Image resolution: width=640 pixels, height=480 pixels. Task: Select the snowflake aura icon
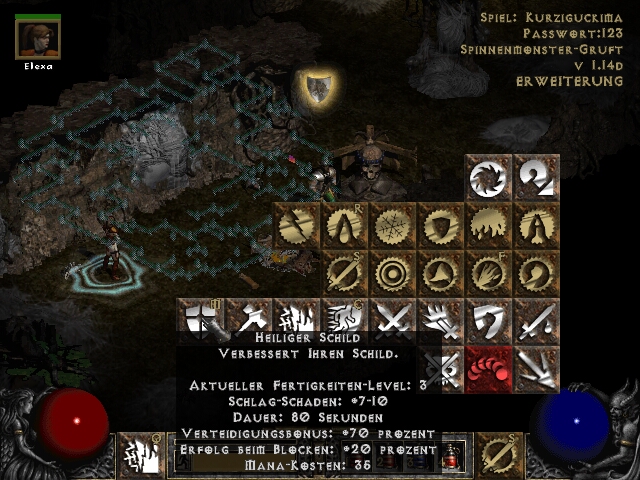click(394, 226)
